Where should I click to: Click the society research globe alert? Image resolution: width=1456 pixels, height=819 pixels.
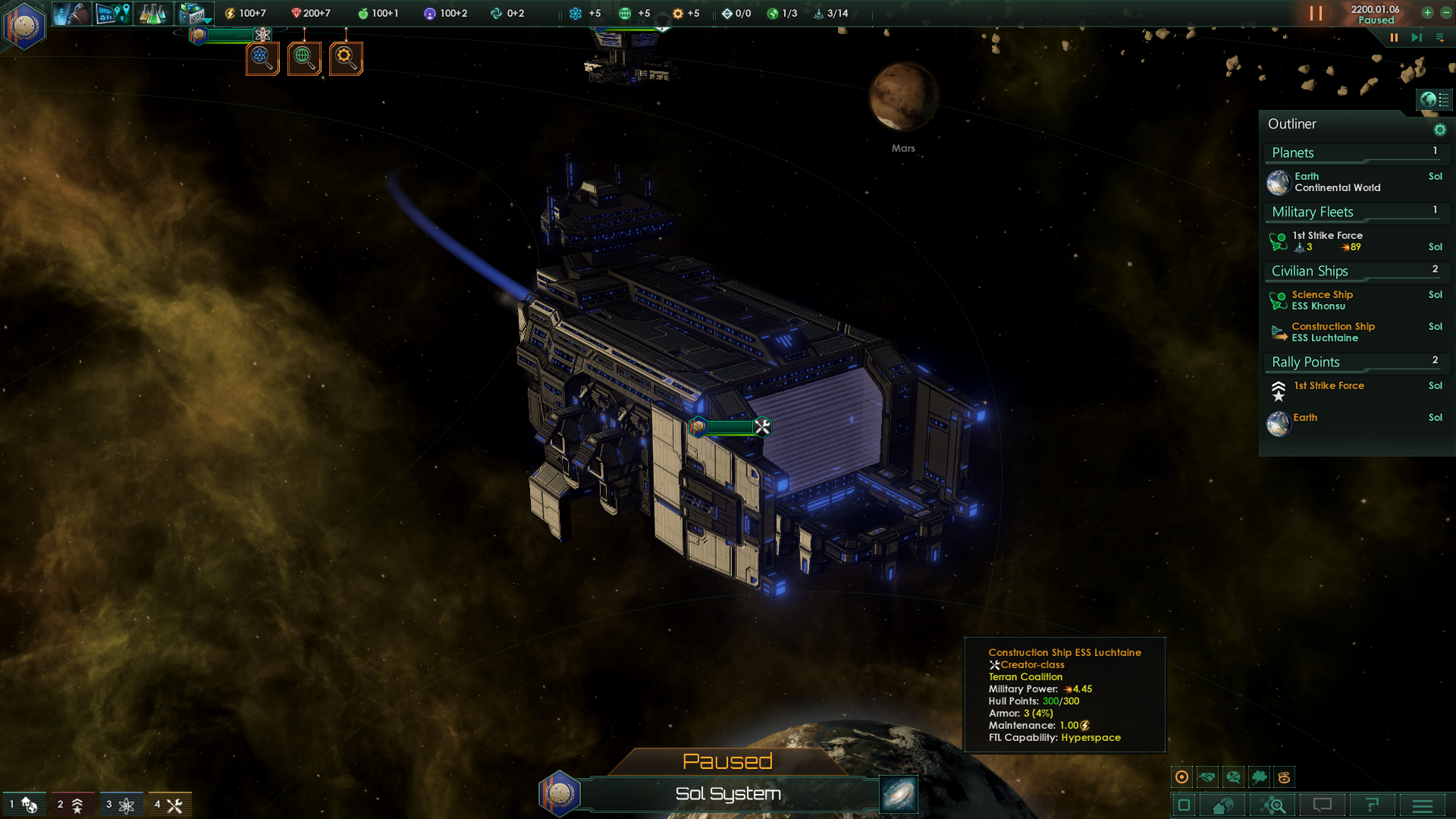[304, 58]
